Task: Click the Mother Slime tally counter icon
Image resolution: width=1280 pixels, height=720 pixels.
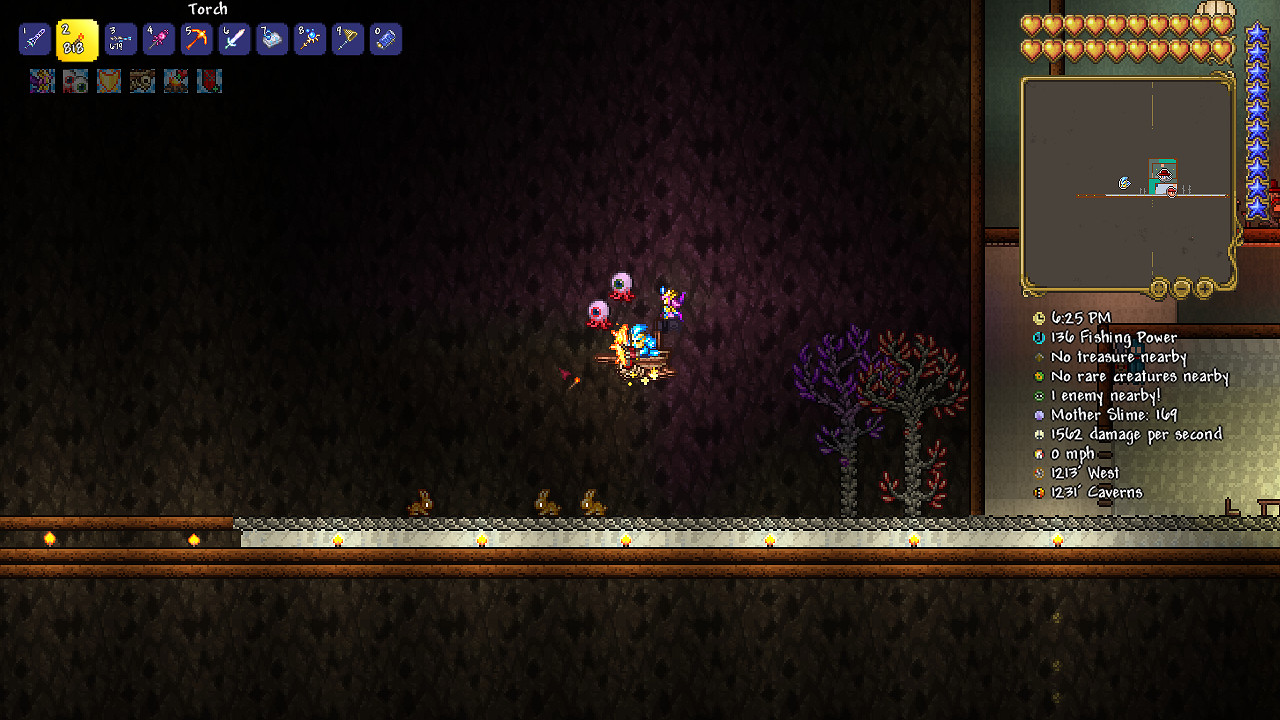Action: [x=1040, y=415]
